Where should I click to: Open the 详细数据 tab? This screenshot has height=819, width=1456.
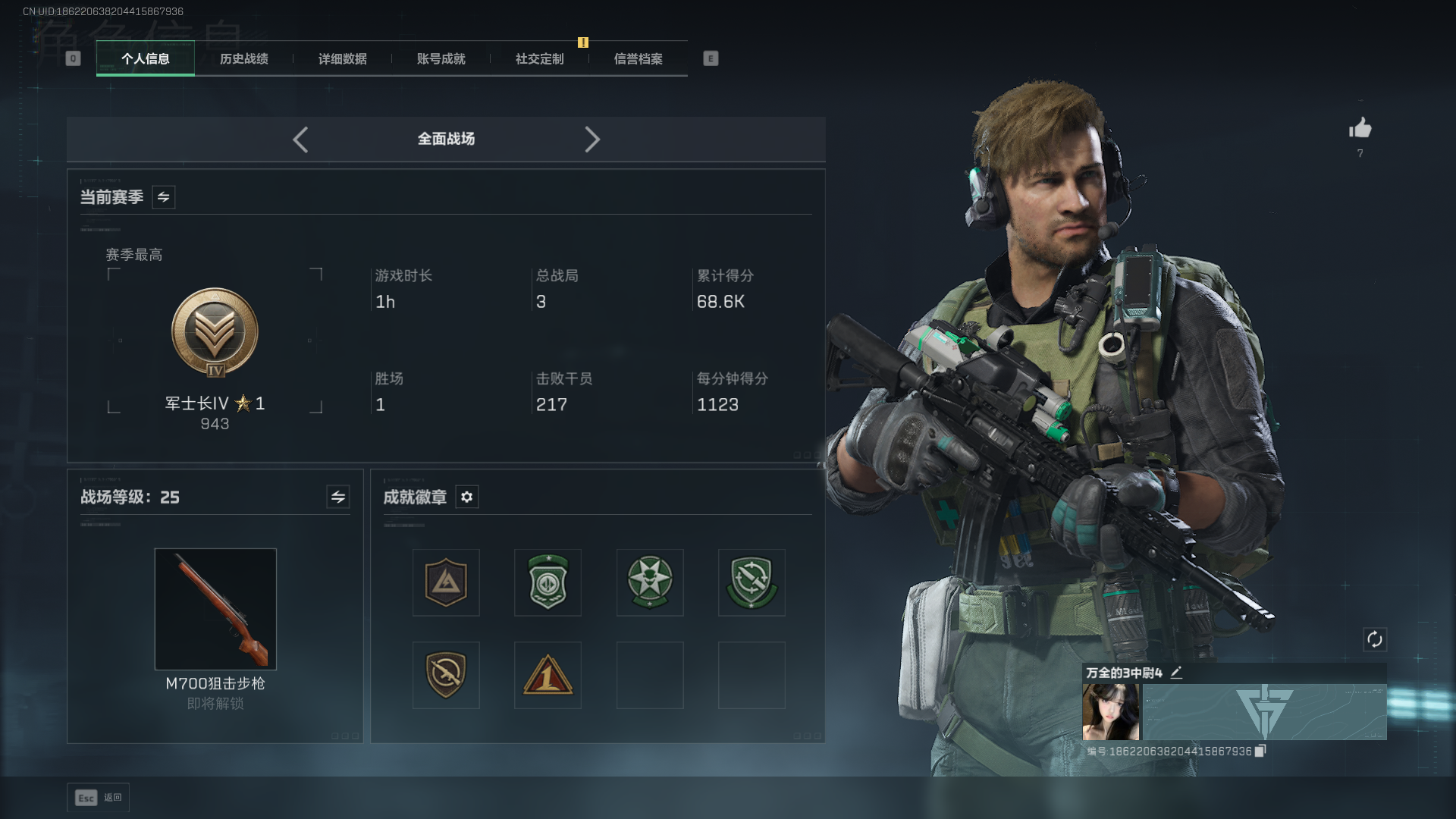click(x=342, y=59)
